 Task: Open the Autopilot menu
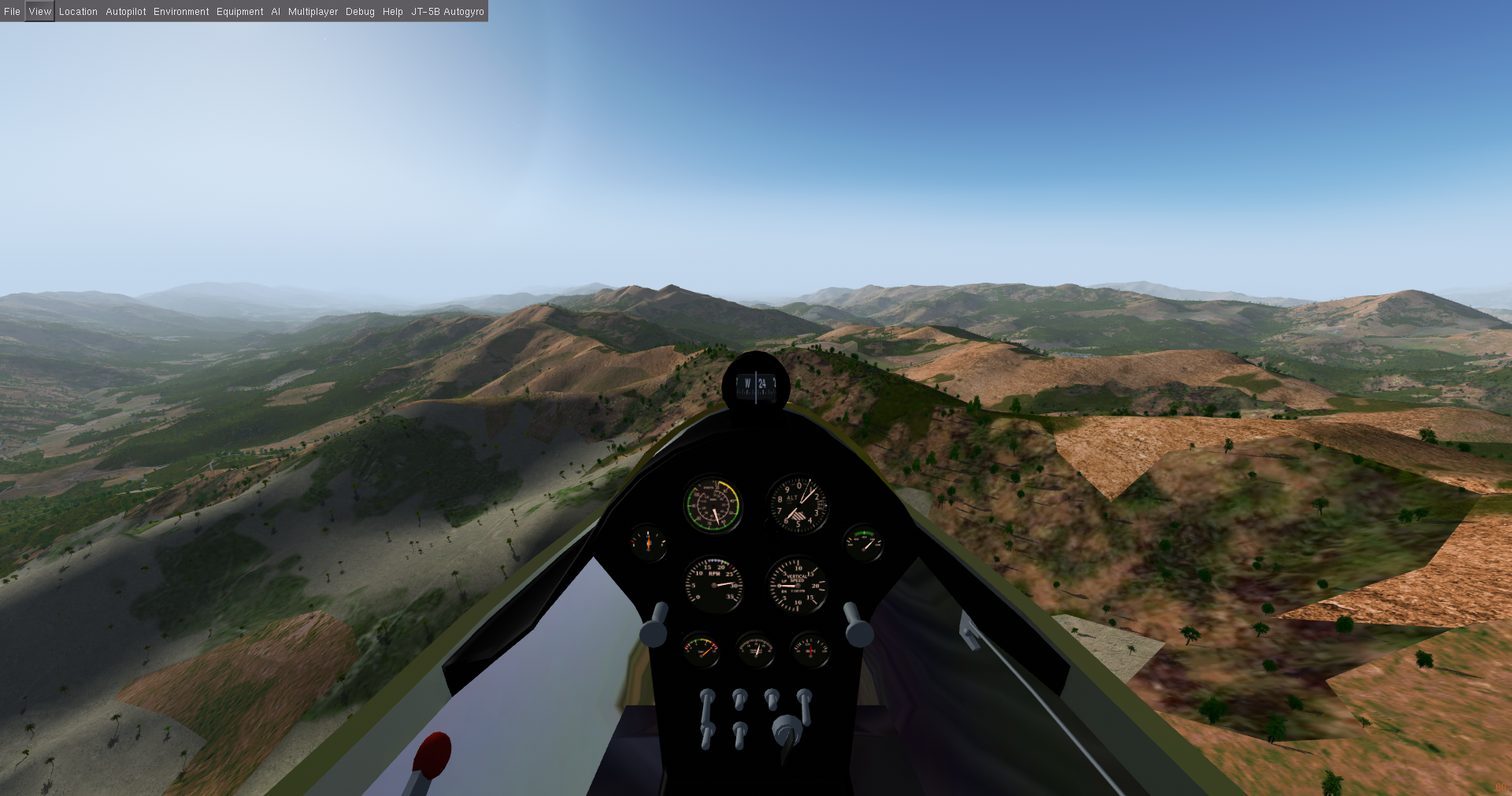126,12
